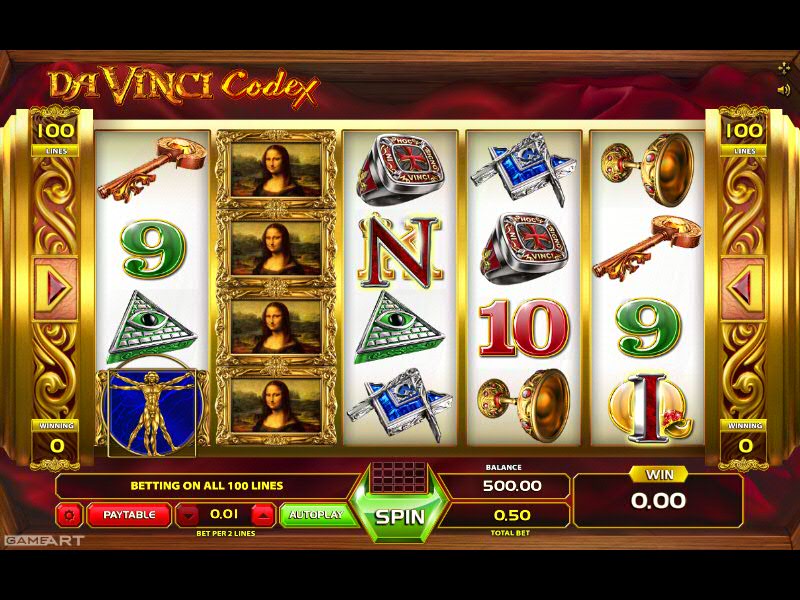Open the Paytable

(x=129, y=515)
